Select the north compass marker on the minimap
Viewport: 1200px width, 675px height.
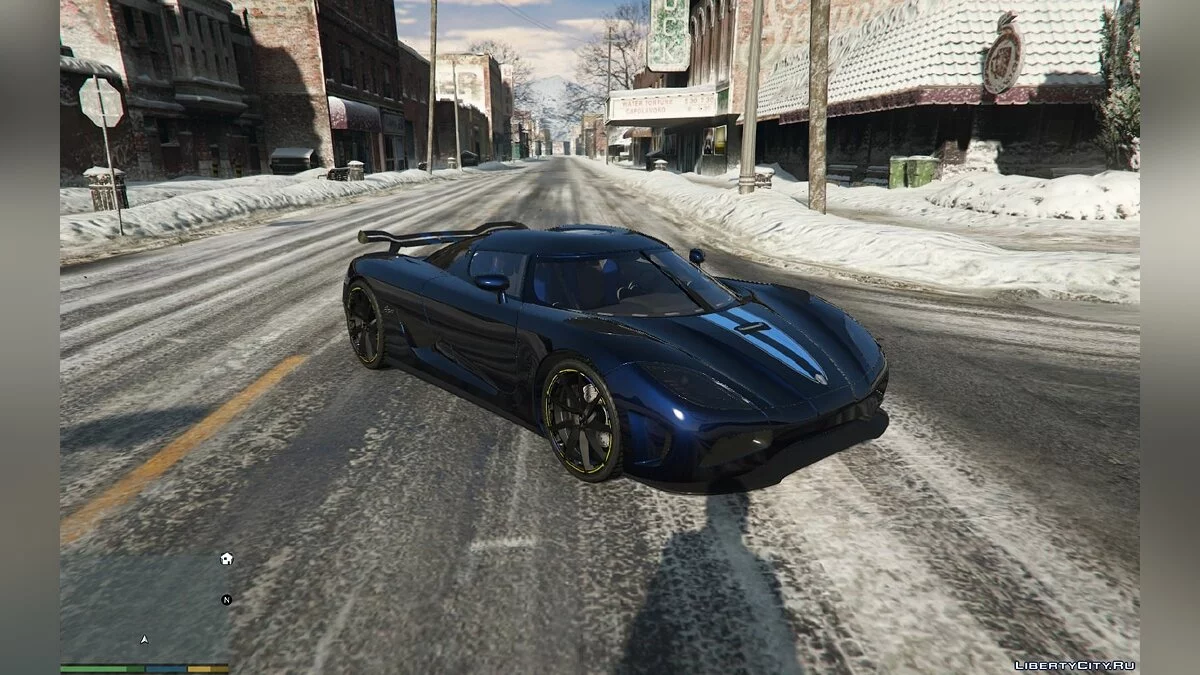(x=227, y=600)
